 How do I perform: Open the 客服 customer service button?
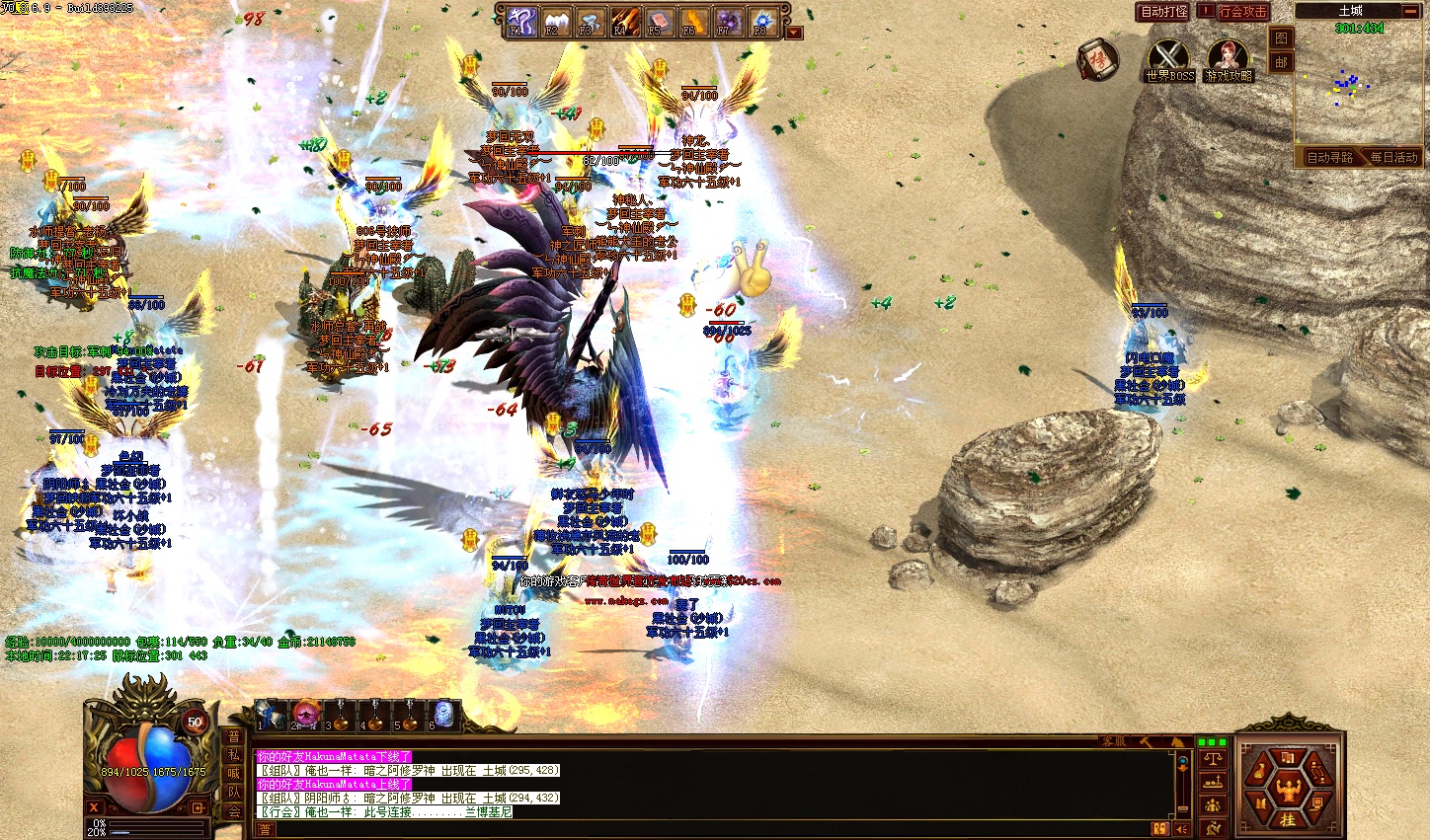point(1114,741)
